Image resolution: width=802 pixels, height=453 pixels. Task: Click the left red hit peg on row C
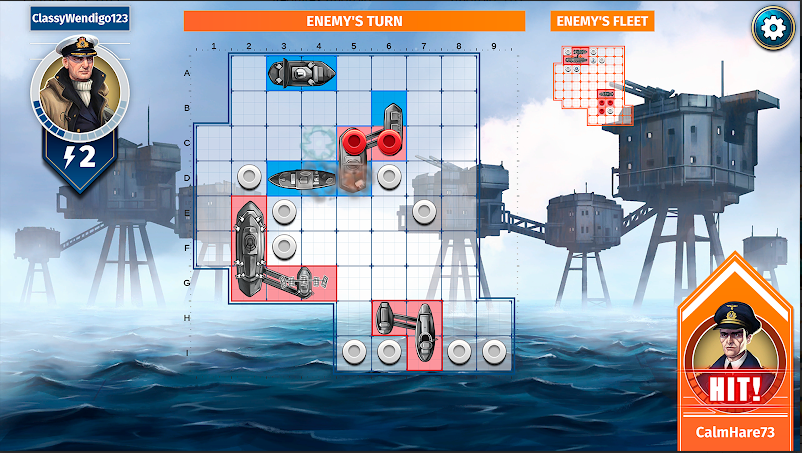point(354,141)
